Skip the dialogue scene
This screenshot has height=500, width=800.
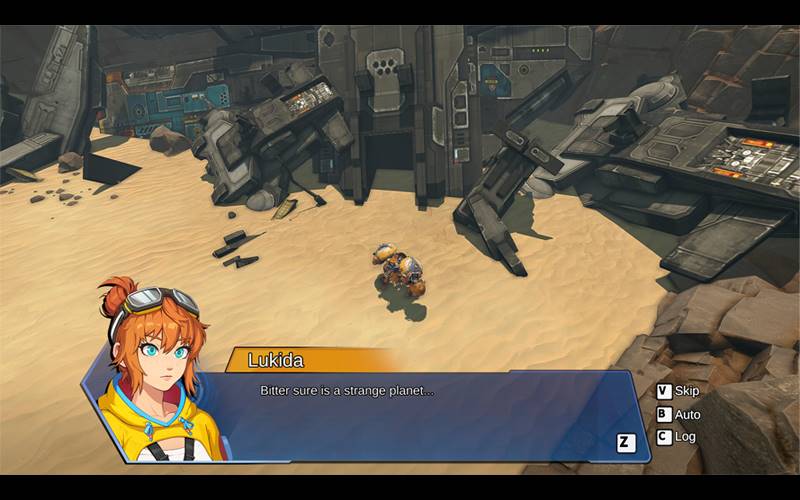[677, 391]
